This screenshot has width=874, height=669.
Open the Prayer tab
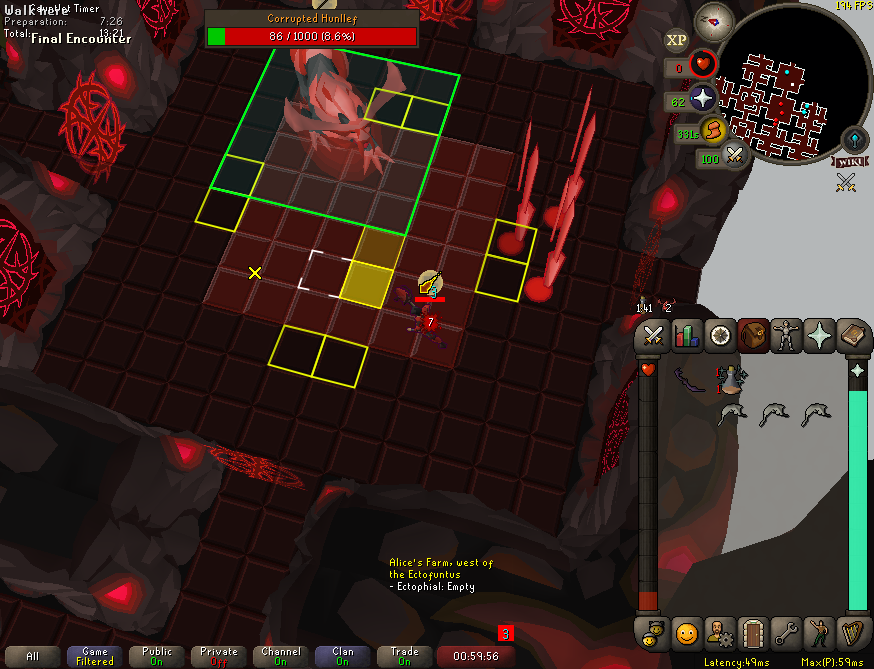click(819, 336)
